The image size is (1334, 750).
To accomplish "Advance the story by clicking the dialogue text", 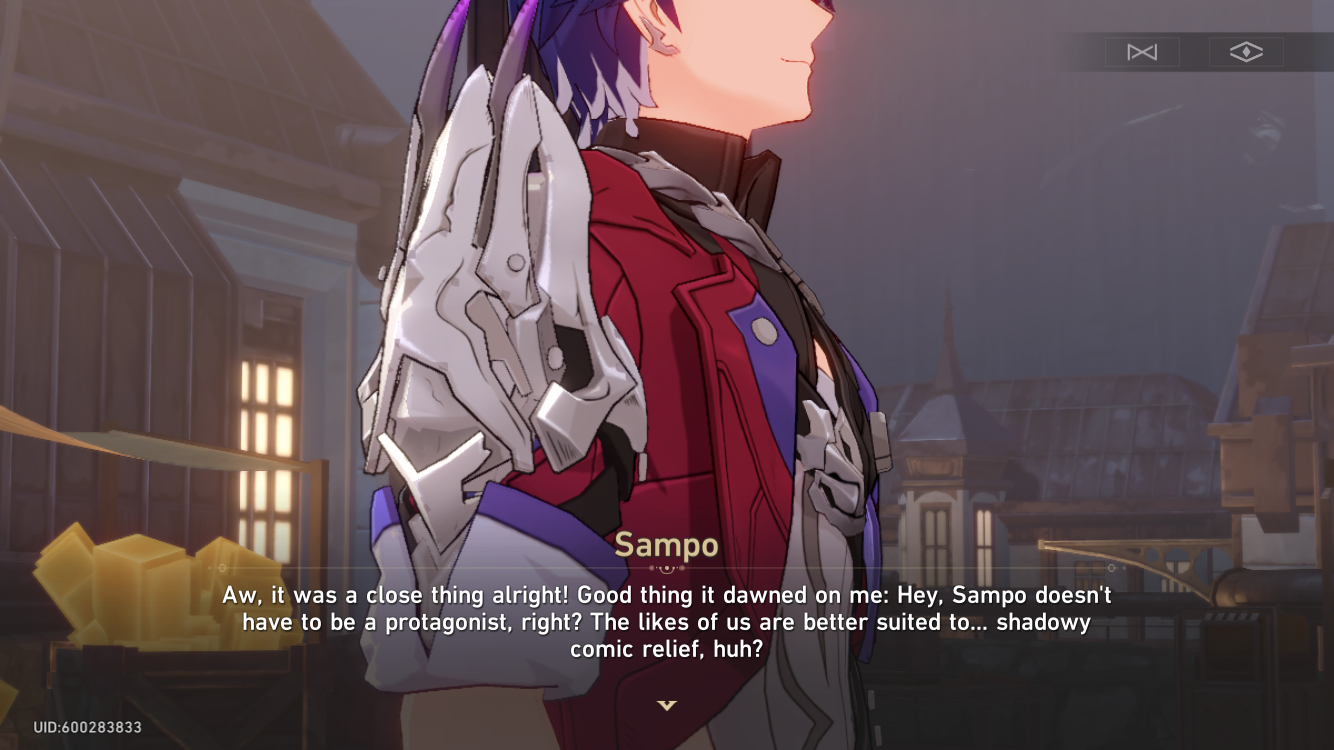I will (x=666, y=621).
